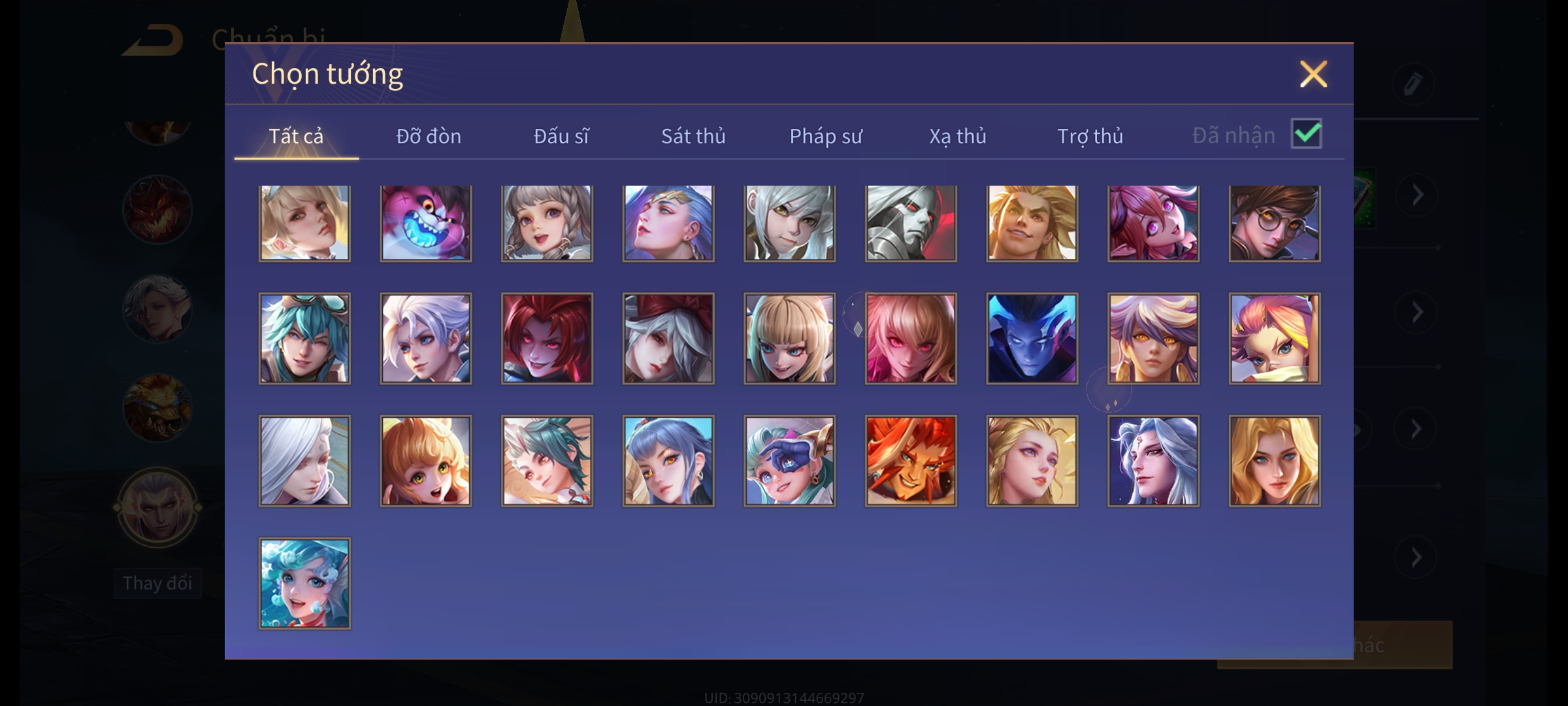The image size is (1568, 706).
Task: Choose the white-haired hero in red hat
Action: click(x=668, y=339)
